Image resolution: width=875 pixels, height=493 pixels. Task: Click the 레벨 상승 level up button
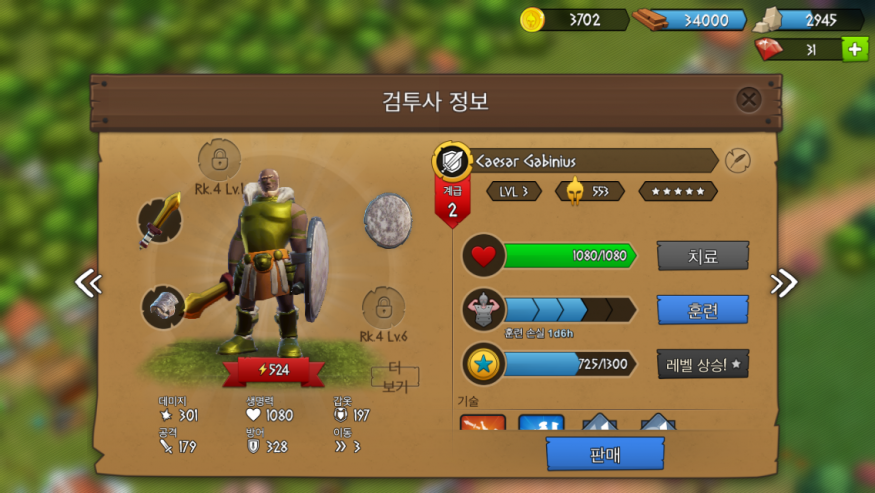click(x=702, y=364)
